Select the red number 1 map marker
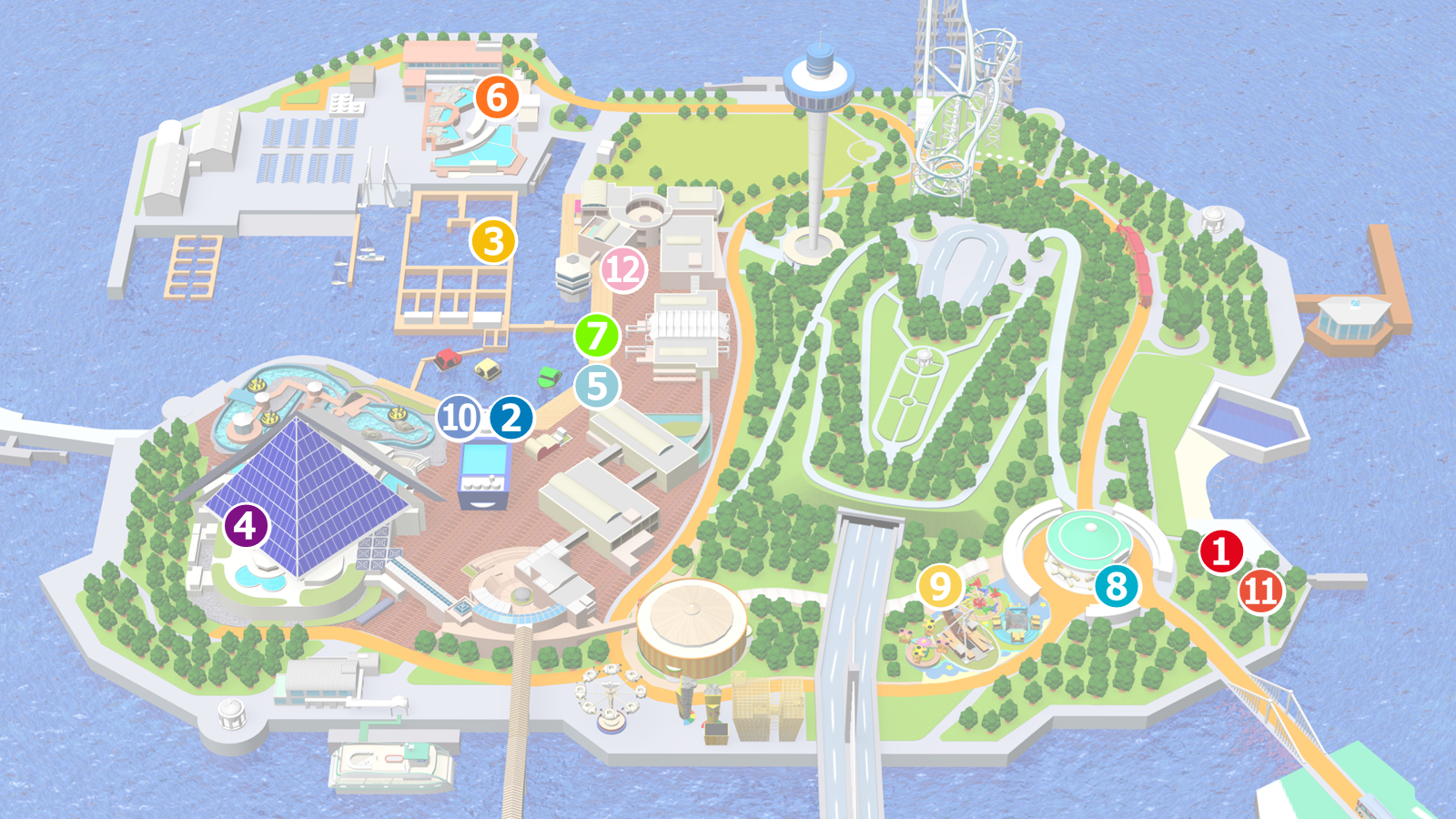The width and height of the screenshot is (1456, 819). click(1221, 551)
